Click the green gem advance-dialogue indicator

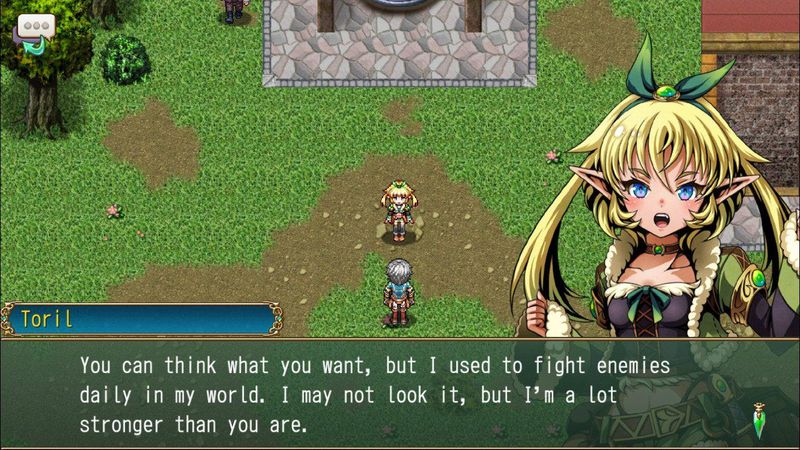tap(764, 413)
